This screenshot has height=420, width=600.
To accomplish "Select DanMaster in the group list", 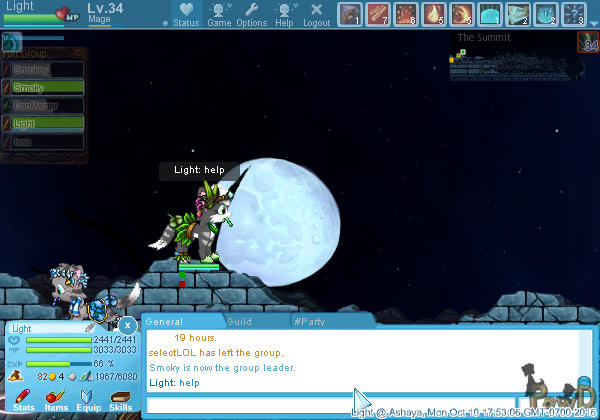I will [43, 106].
